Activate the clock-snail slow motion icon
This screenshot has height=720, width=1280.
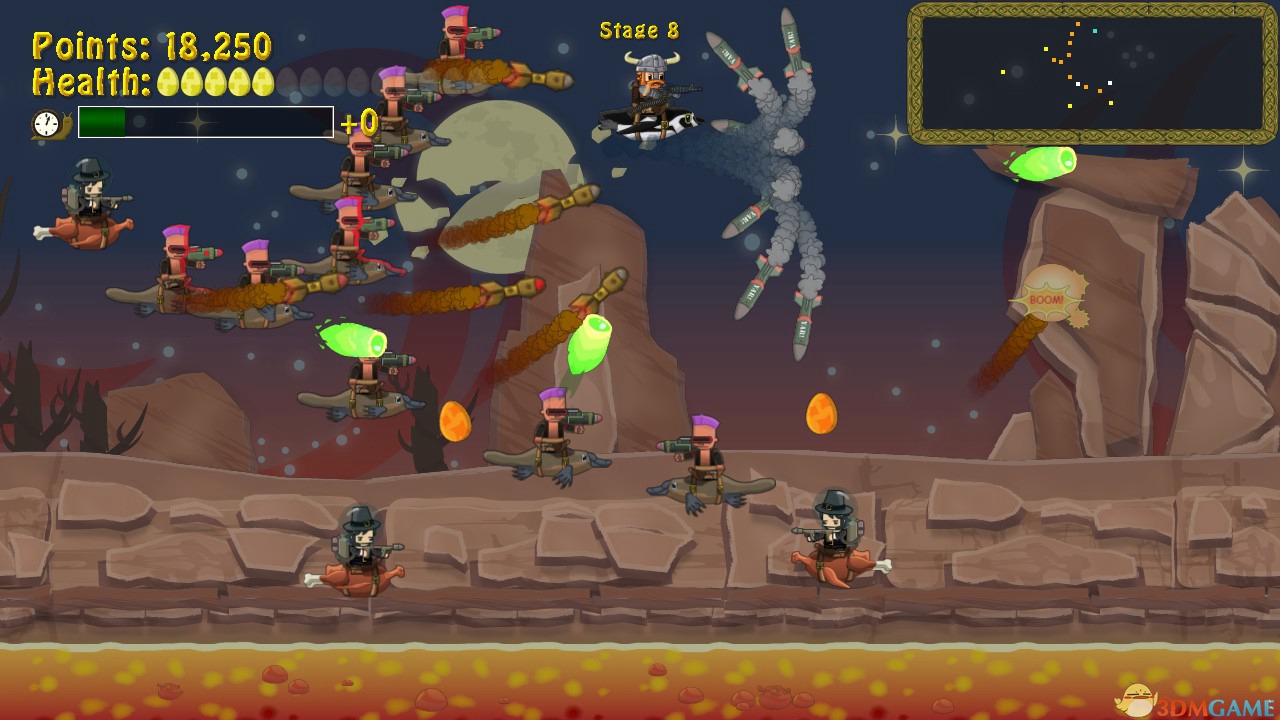[48, 124]
